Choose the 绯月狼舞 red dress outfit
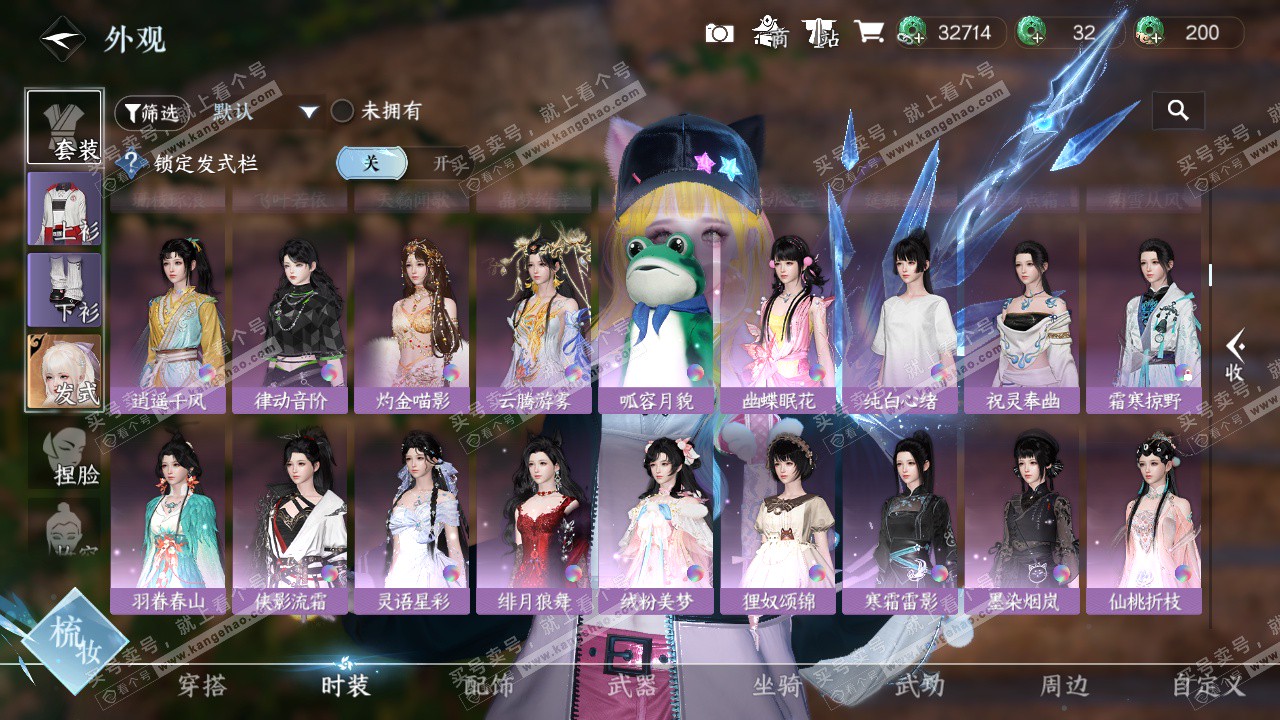Image resolution: width=1280 pixels, height=720 pixels. (534, 513)
